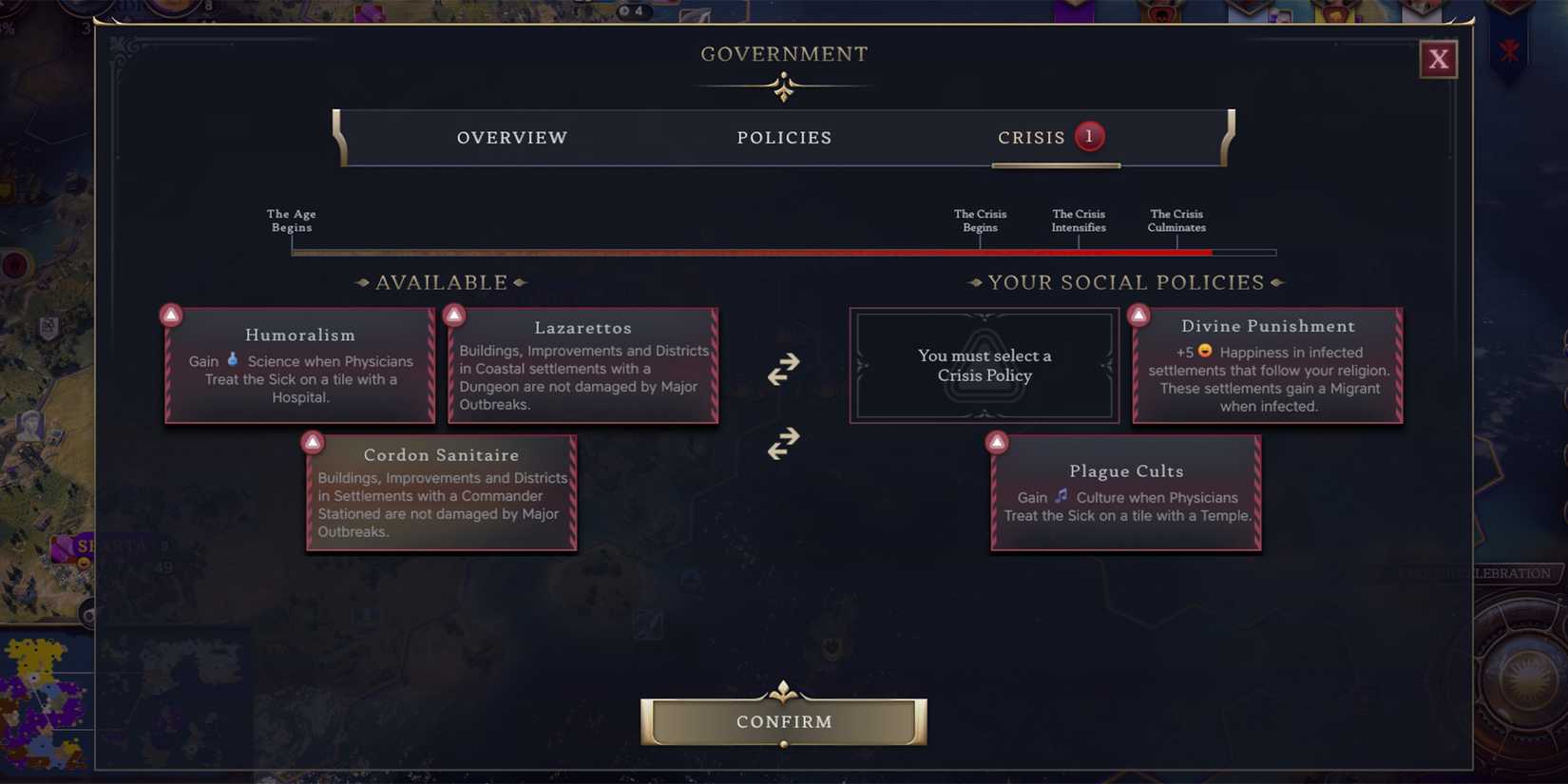
Task: Click the empty Crisis Policy slot
Action: pos(984,365)
